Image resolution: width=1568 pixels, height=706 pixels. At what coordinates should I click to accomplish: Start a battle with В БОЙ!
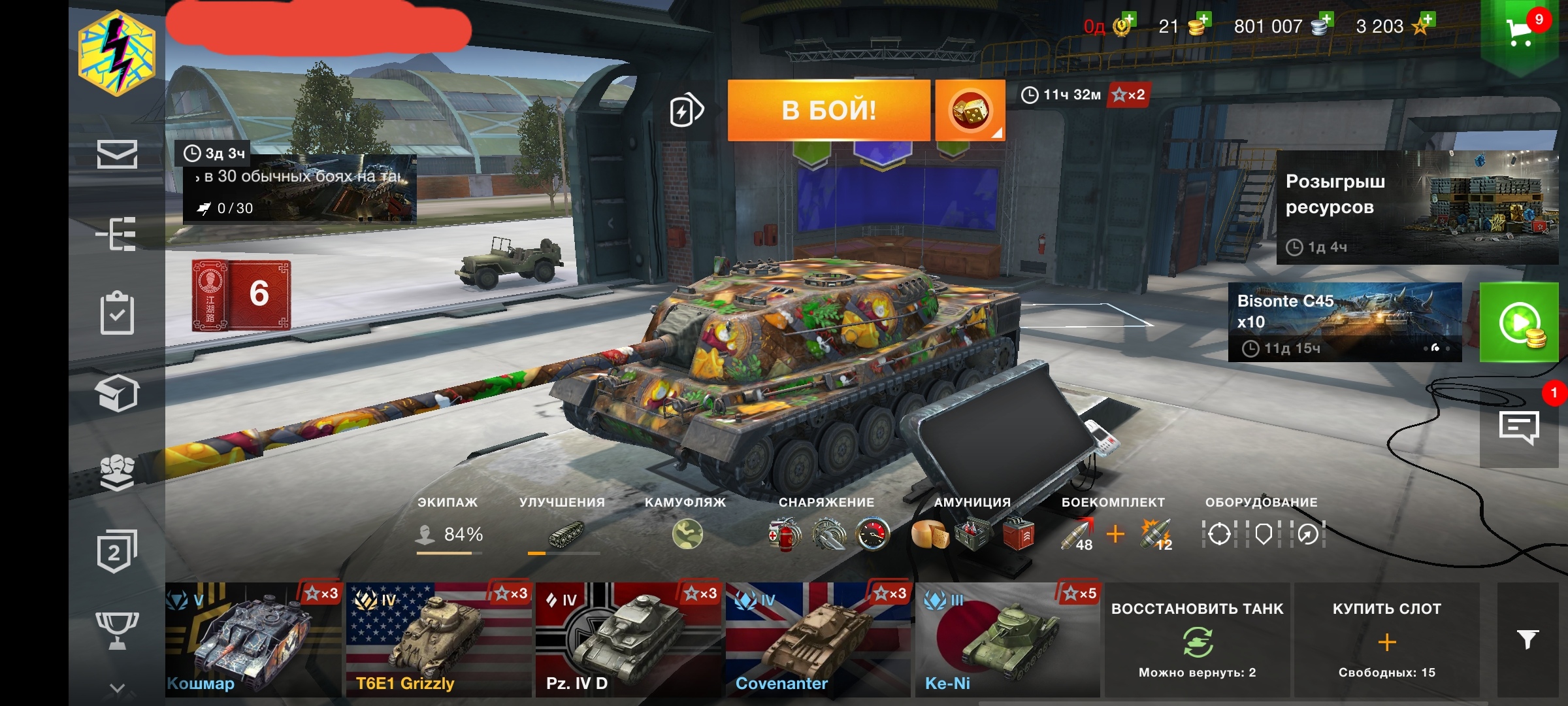click(828, 110)
